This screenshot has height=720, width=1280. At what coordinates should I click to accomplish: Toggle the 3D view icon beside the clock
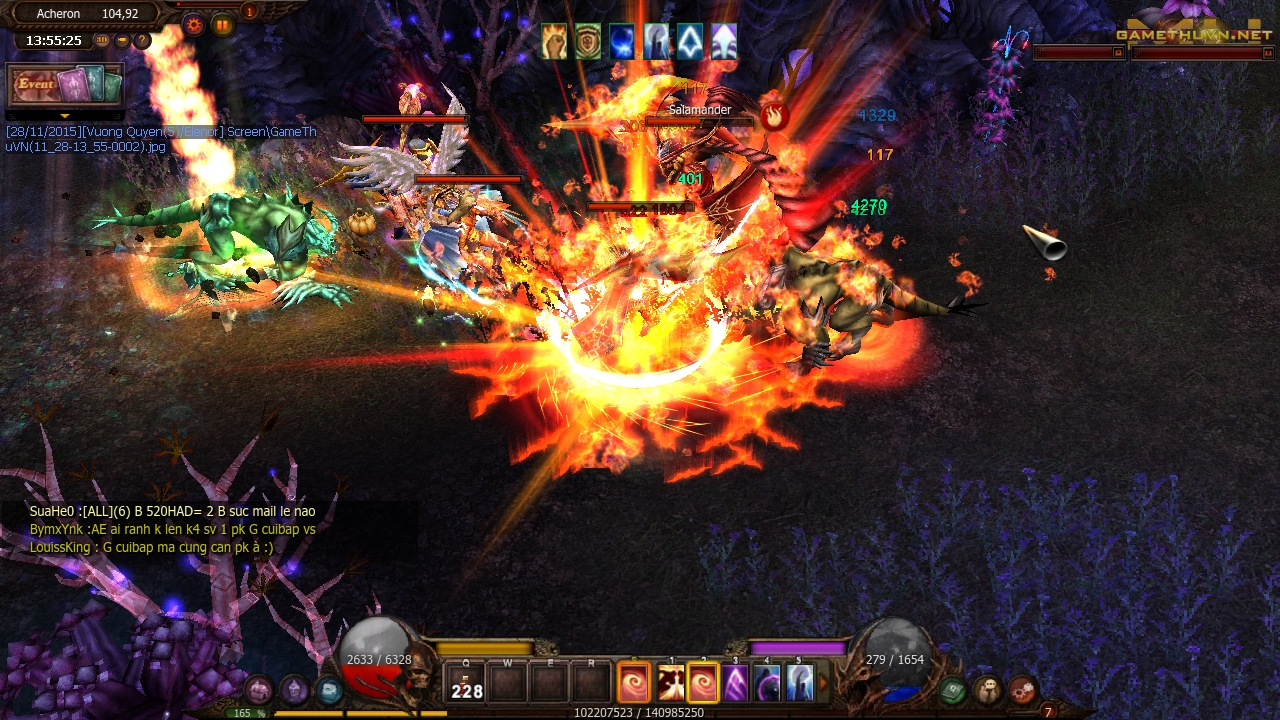(x=102, y=40)
